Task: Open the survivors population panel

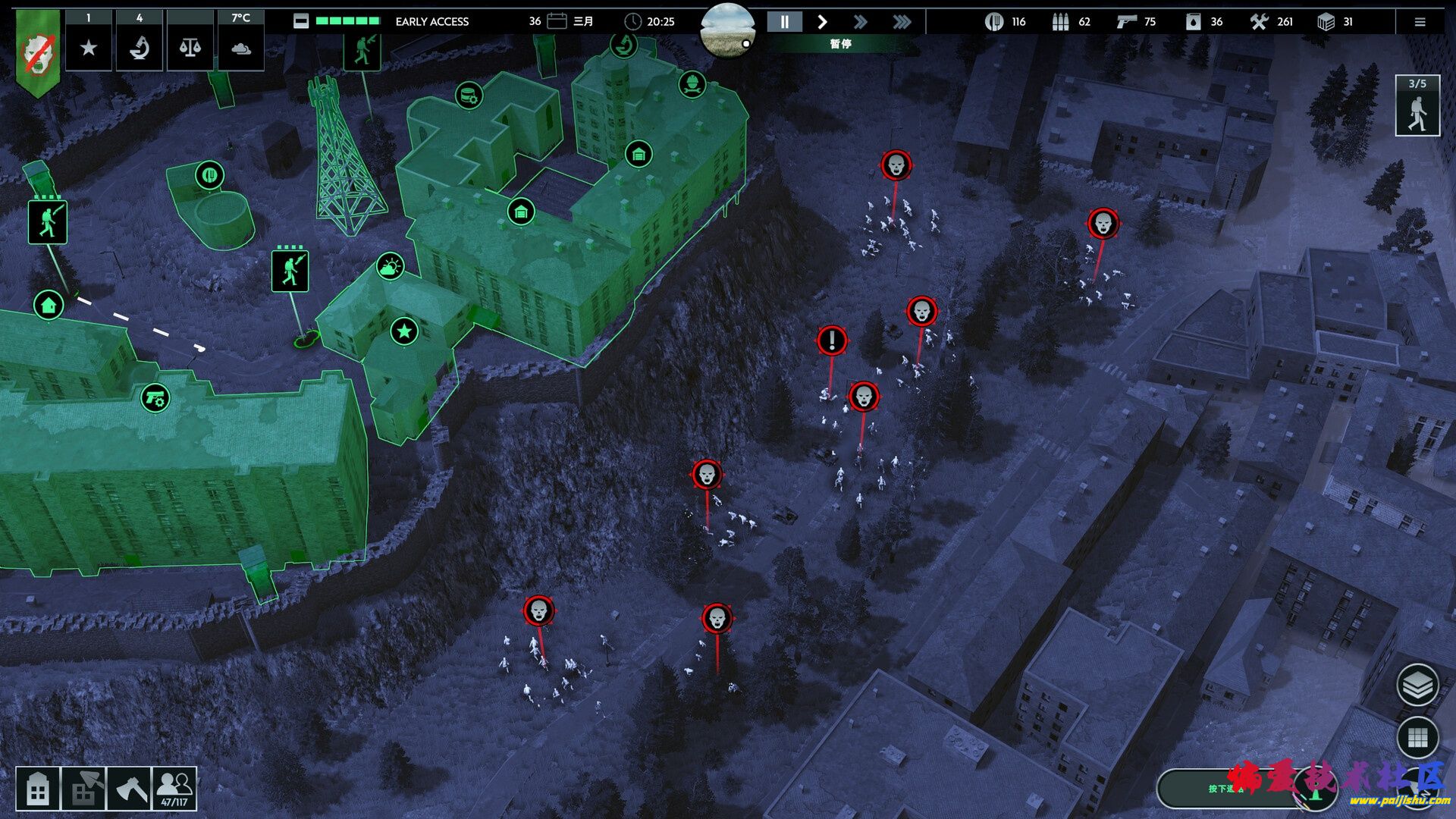Action: [174, 789]
